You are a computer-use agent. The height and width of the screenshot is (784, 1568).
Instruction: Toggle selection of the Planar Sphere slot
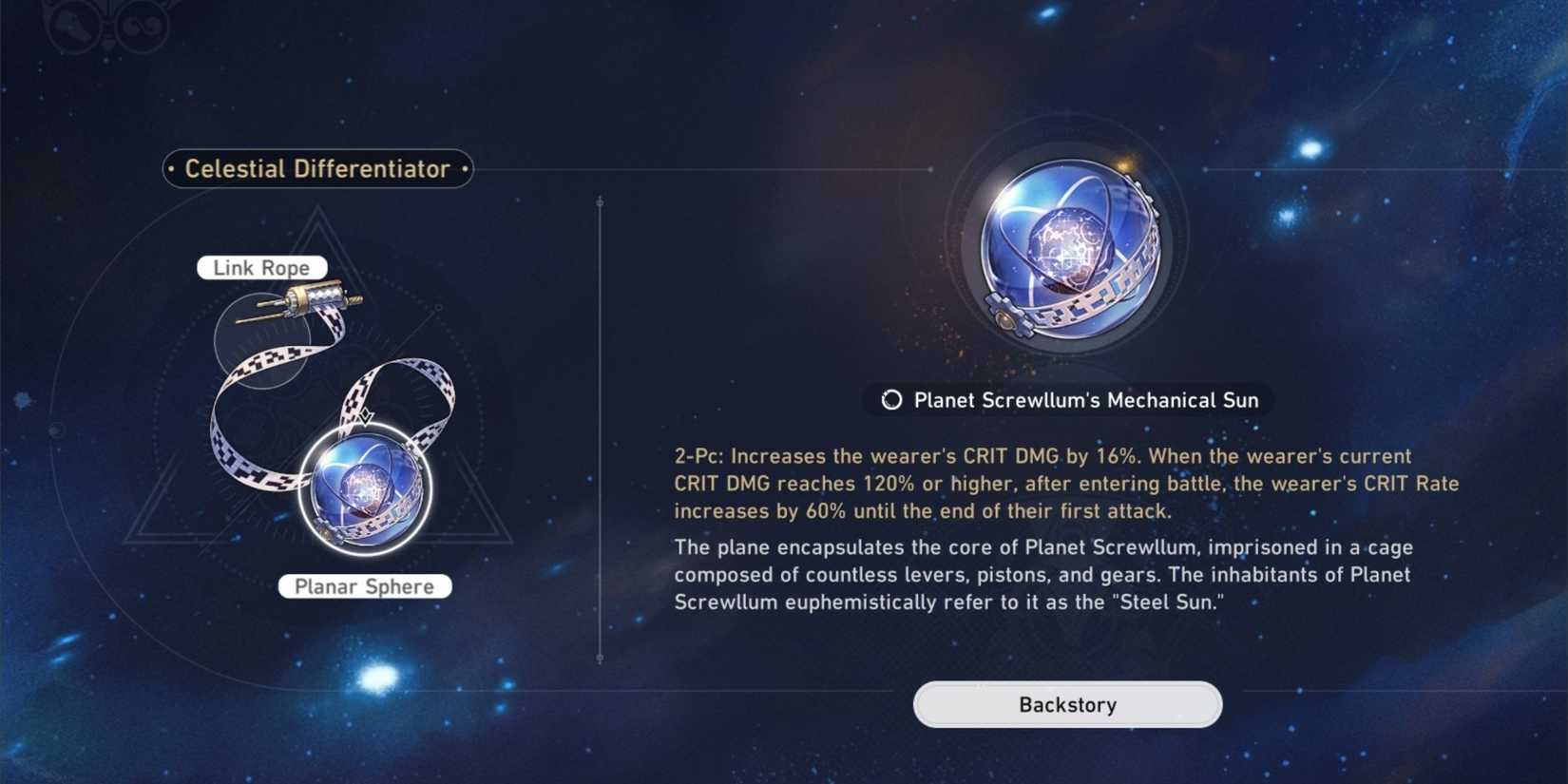click(x=364, y=492)
